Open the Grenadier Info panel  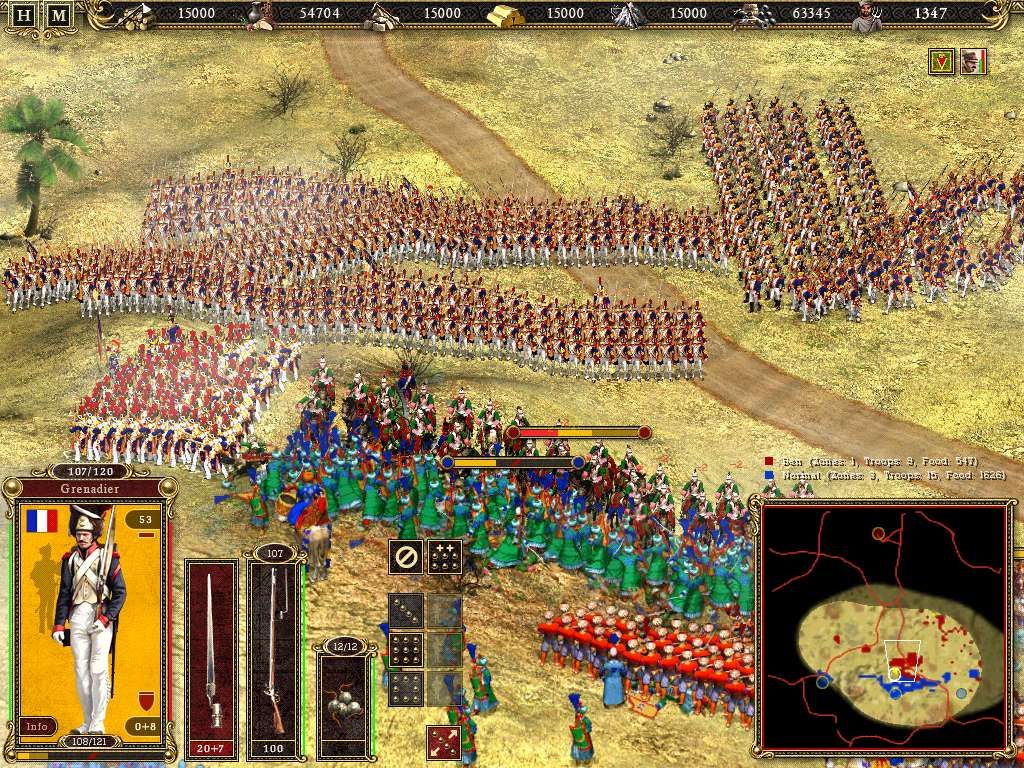37,727
